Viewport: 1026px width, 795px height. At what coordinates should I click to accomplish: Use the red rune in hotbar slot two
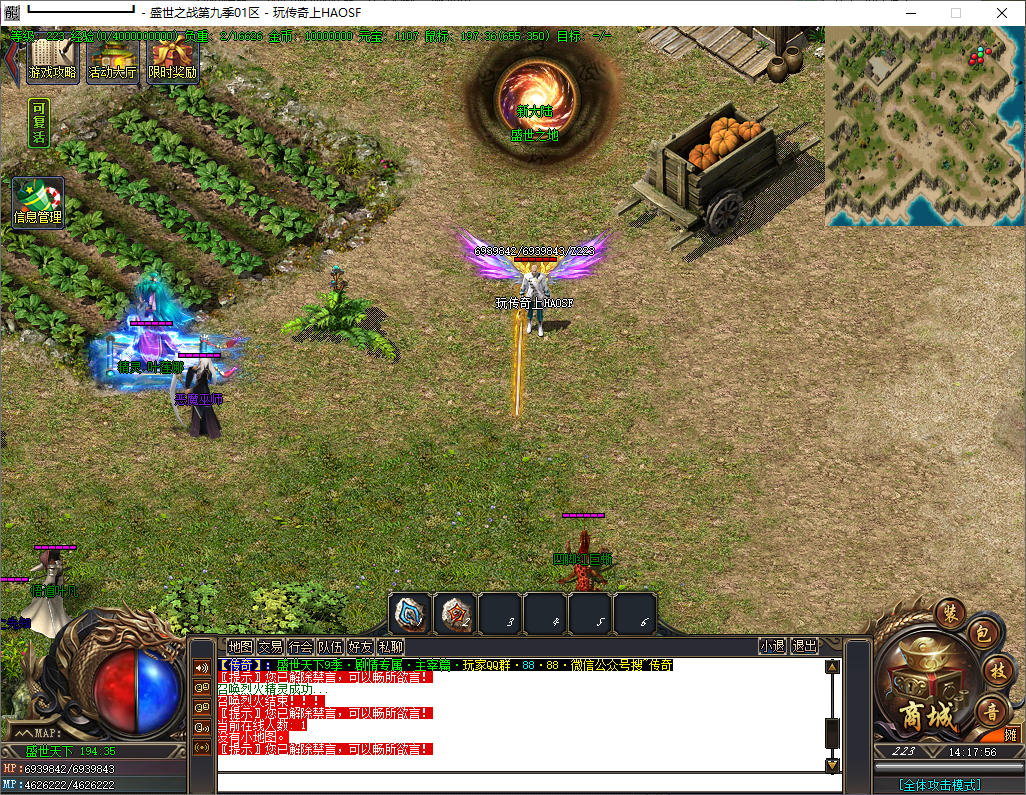455,613
